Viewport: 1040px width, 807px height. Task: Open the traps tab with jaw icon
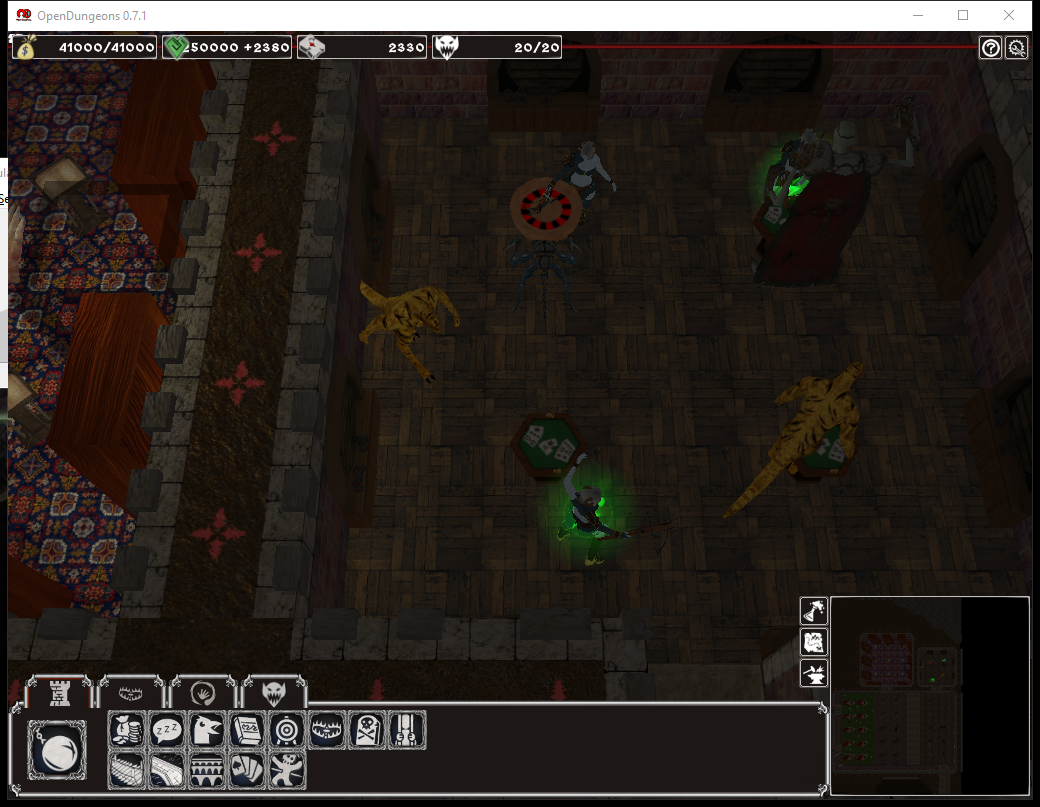pos(132,691)
